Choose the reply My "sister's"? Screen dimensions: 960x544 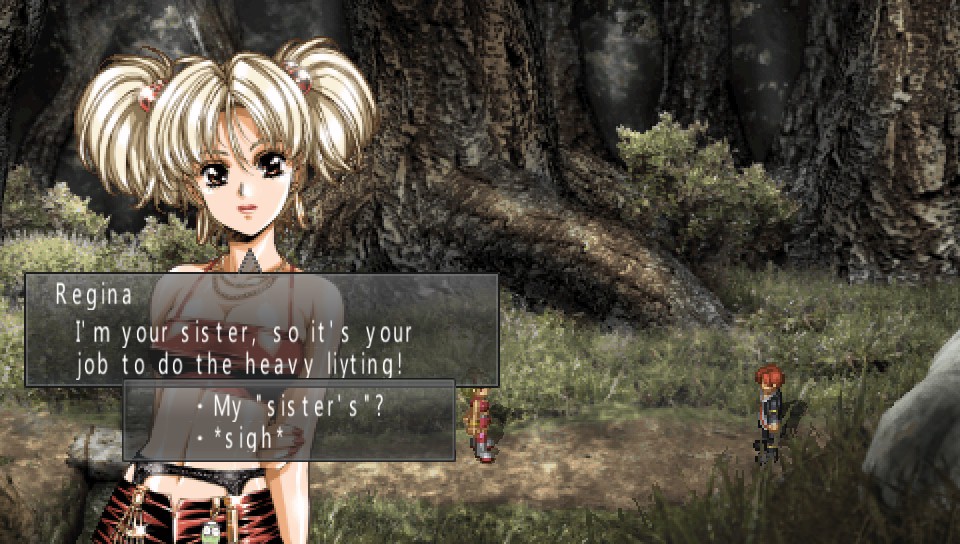[299, 408]
